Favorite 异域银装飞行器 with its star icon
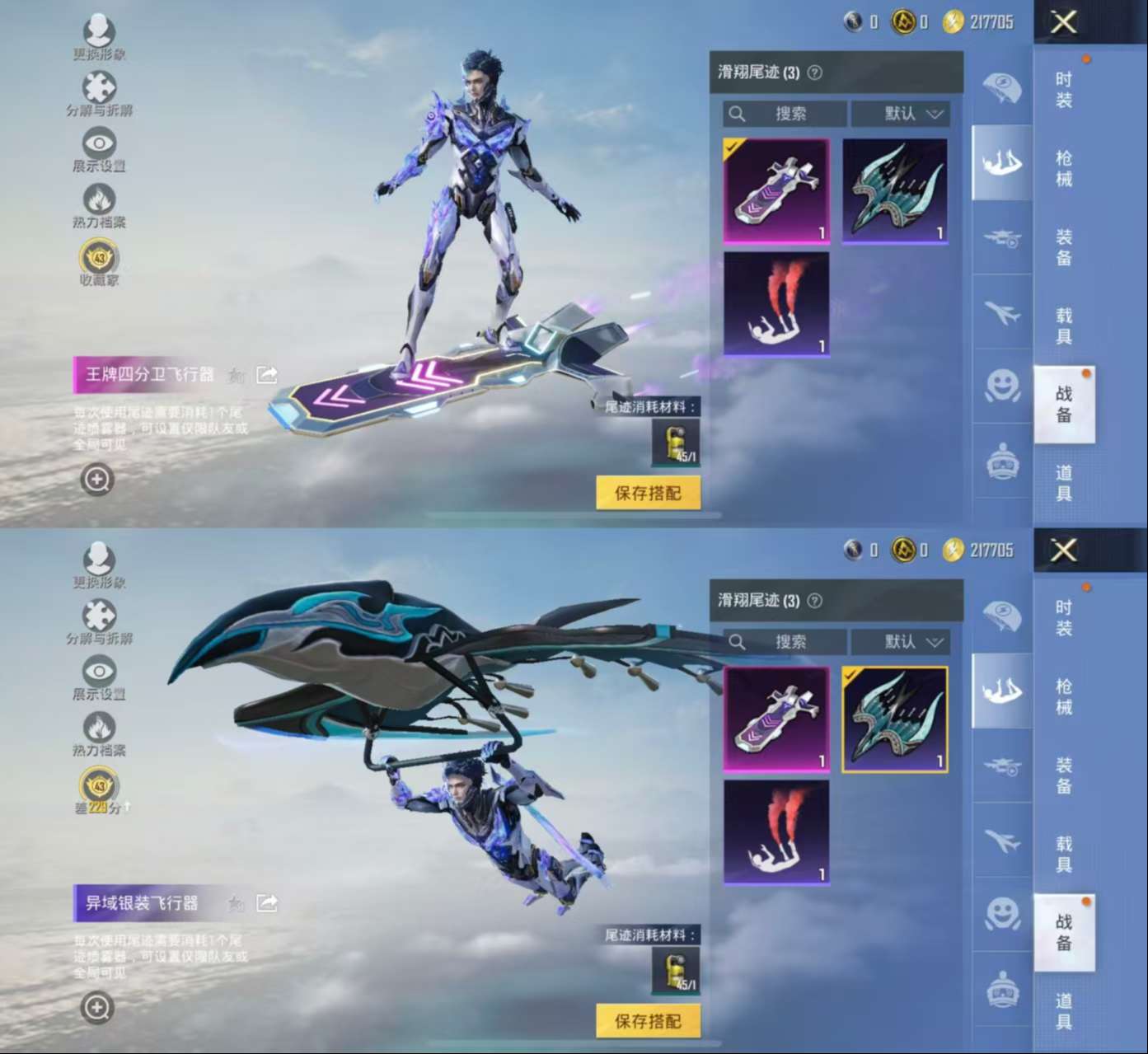1148x1054 pixels. 236,904
